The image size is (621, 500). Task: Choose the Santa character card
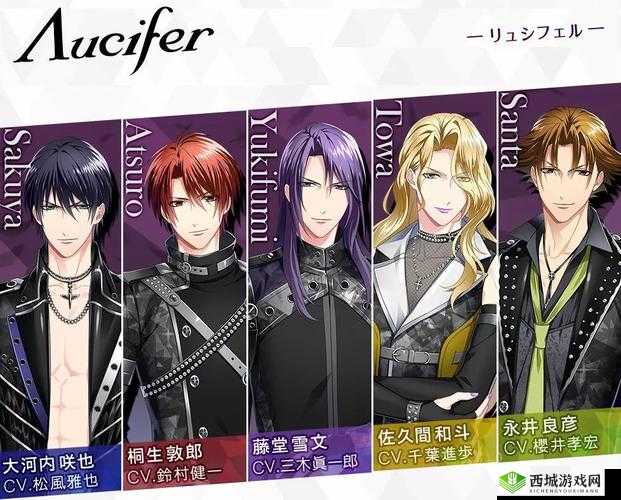tap(558, 260)
